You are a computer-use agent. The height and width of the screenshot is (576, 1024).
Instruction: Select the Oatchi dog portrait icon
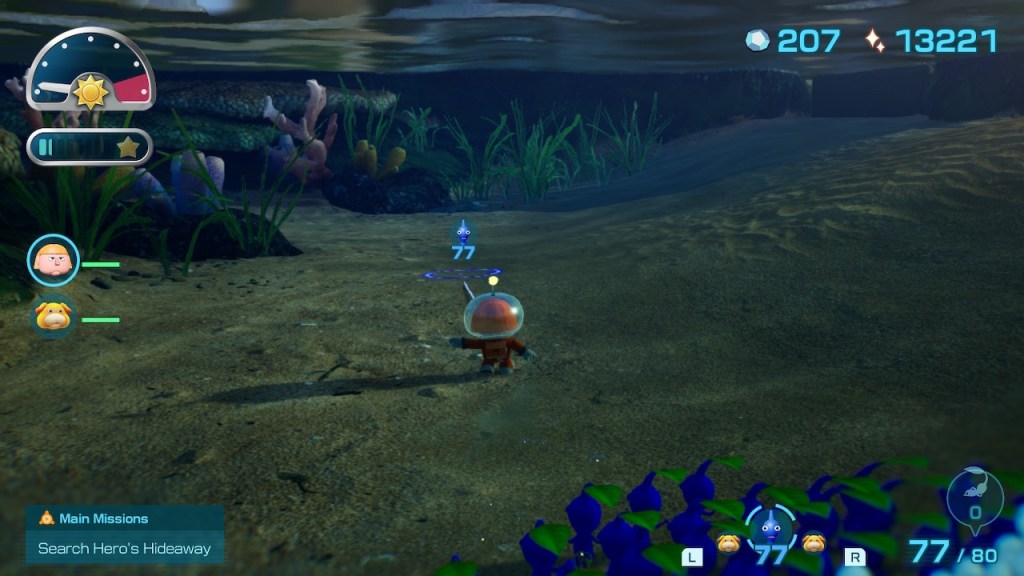pos(53,316)
